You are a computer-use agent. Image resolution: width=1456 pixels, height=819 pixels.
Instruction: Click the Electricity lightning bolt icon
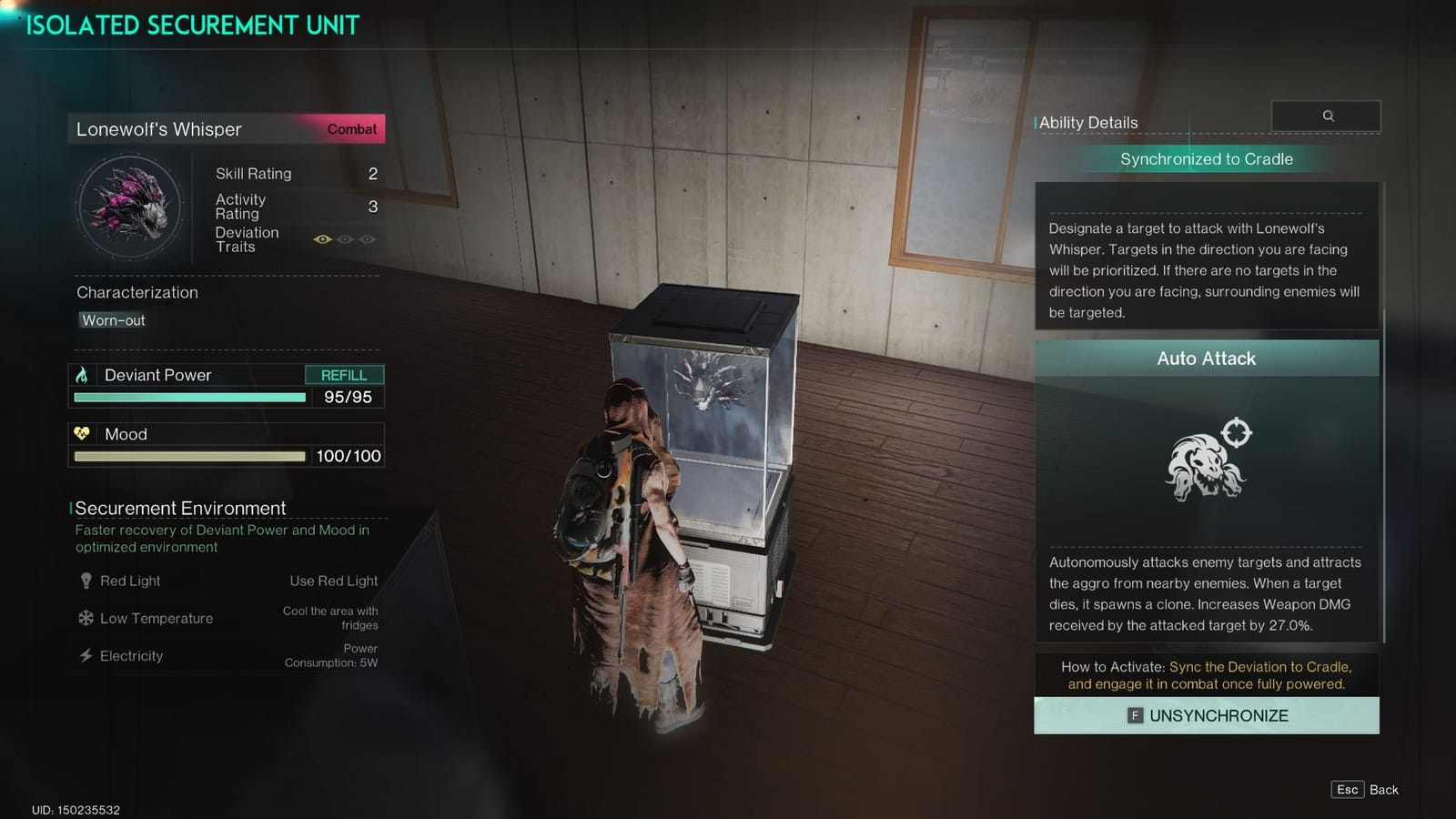tap(86, 655)
